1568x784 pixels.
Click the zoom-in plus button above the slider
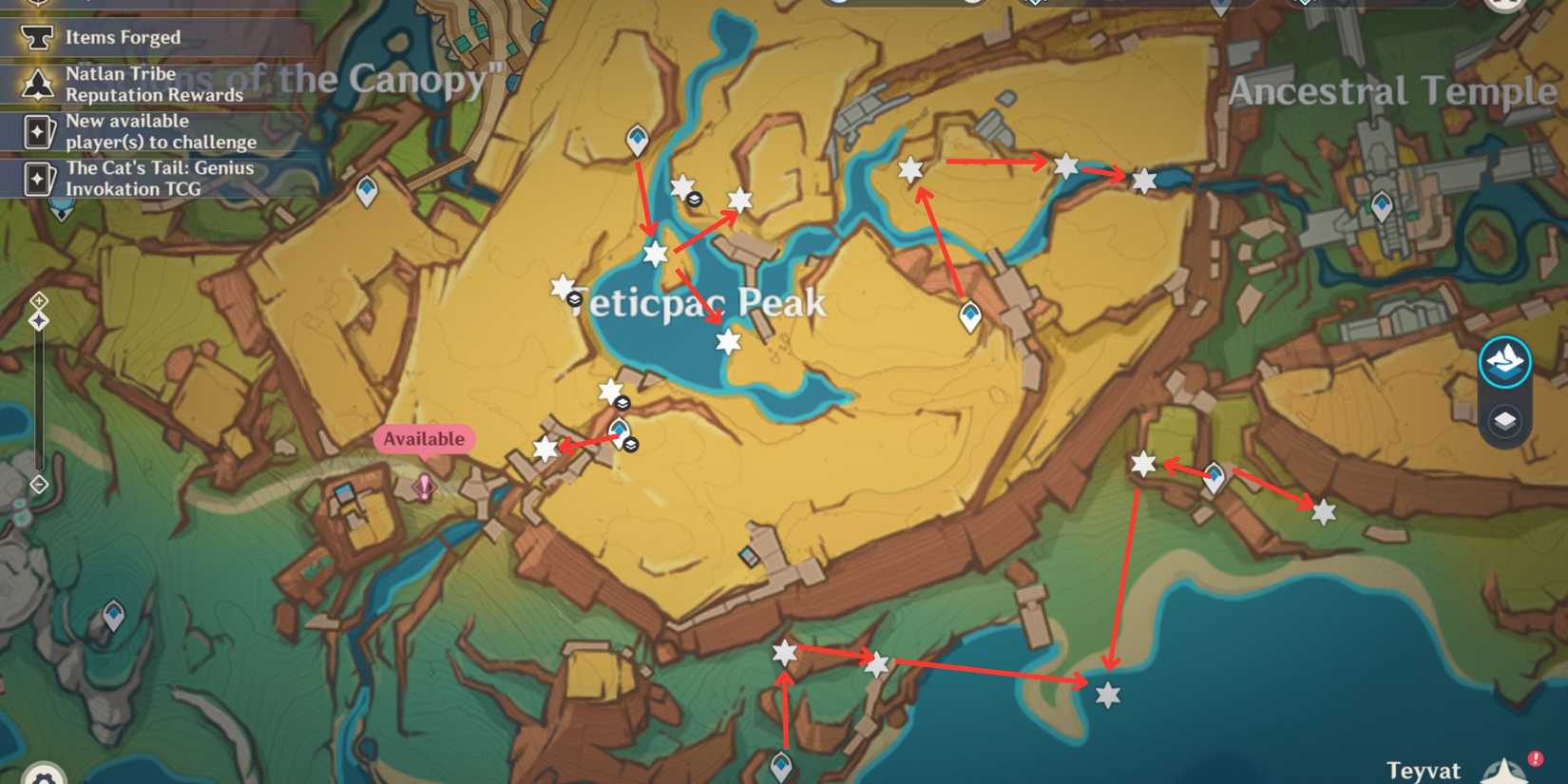click(38, 301)
